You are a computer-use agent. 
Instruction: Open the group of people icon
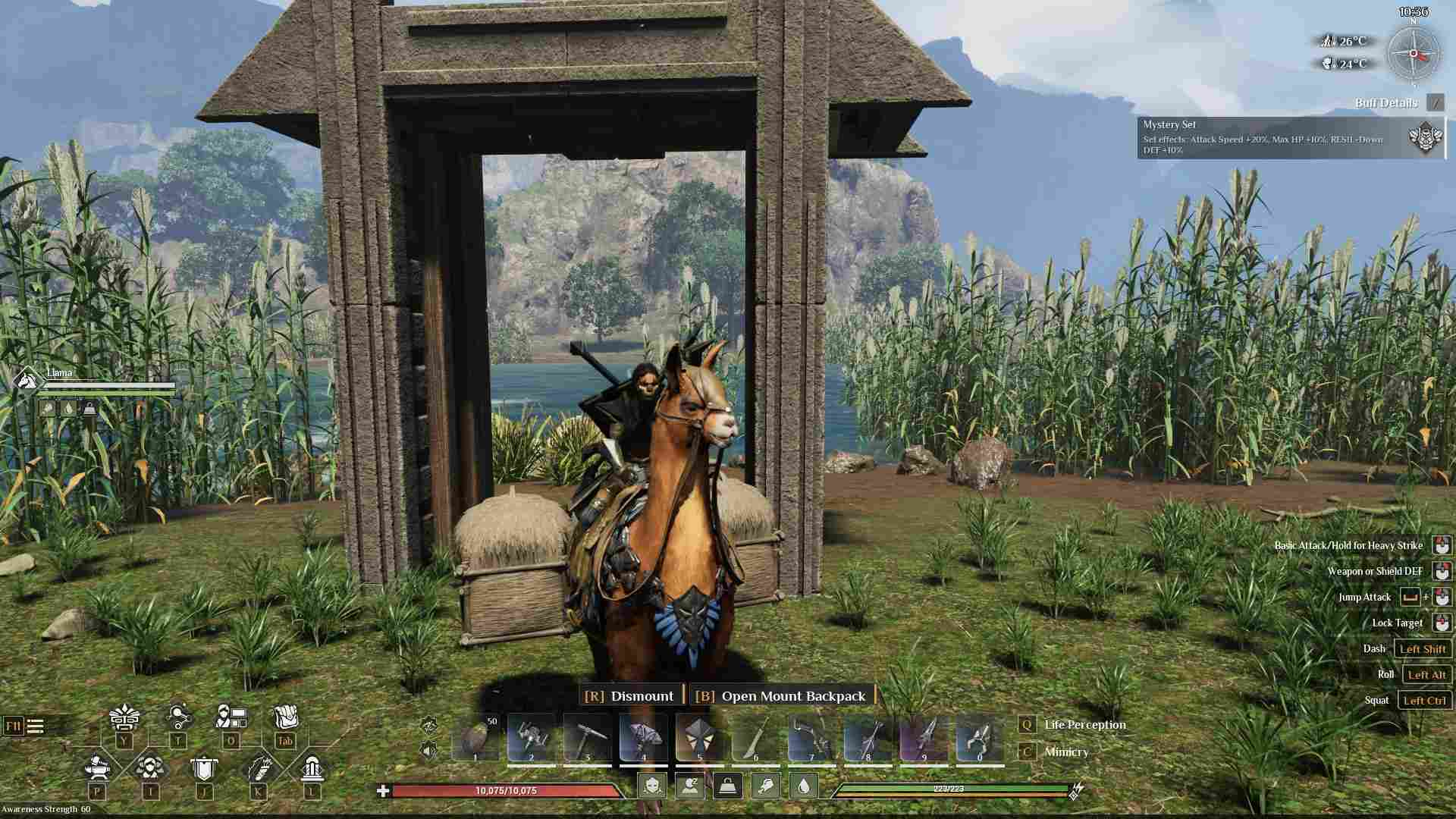(150, 768)
